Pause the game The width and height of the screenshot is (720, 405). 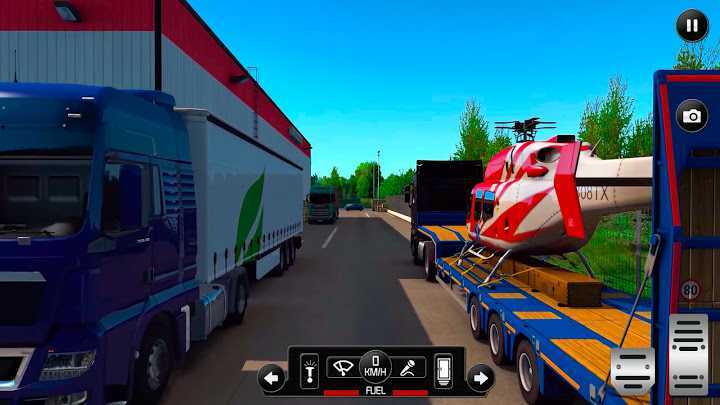691,25
